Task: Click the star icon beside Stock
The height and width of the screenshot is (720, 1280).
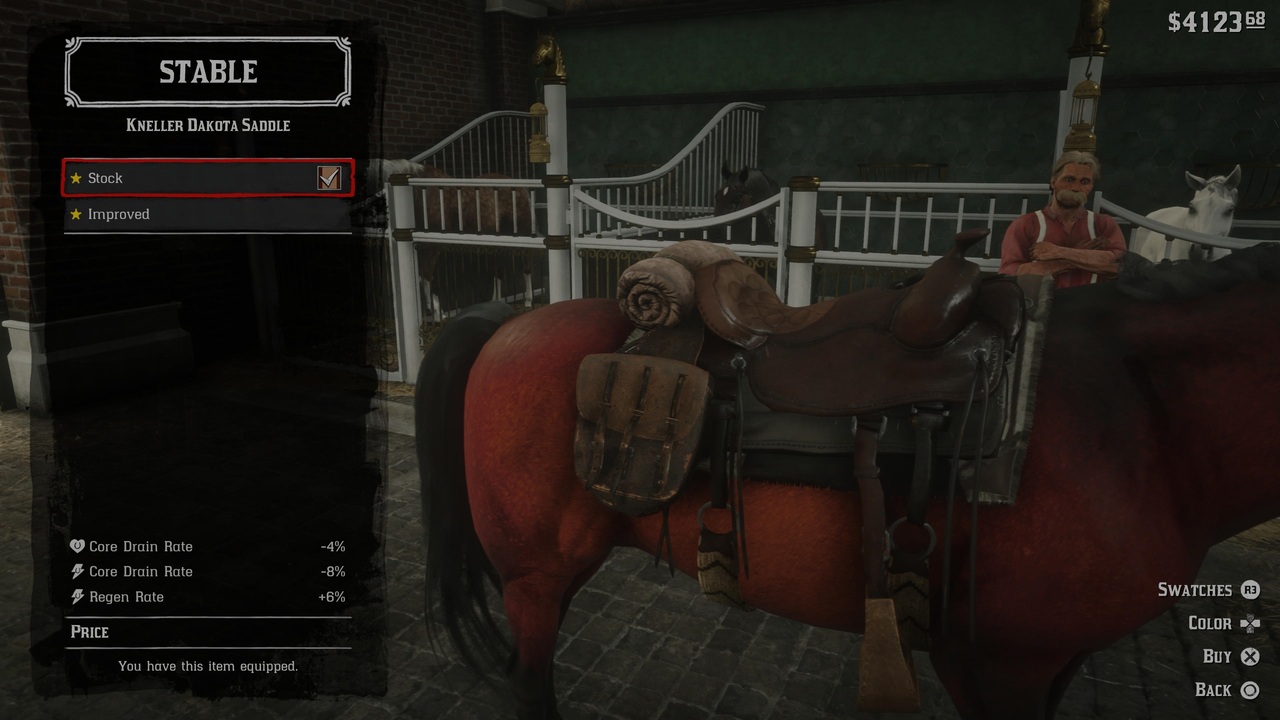Action: (x=77, y=178)
